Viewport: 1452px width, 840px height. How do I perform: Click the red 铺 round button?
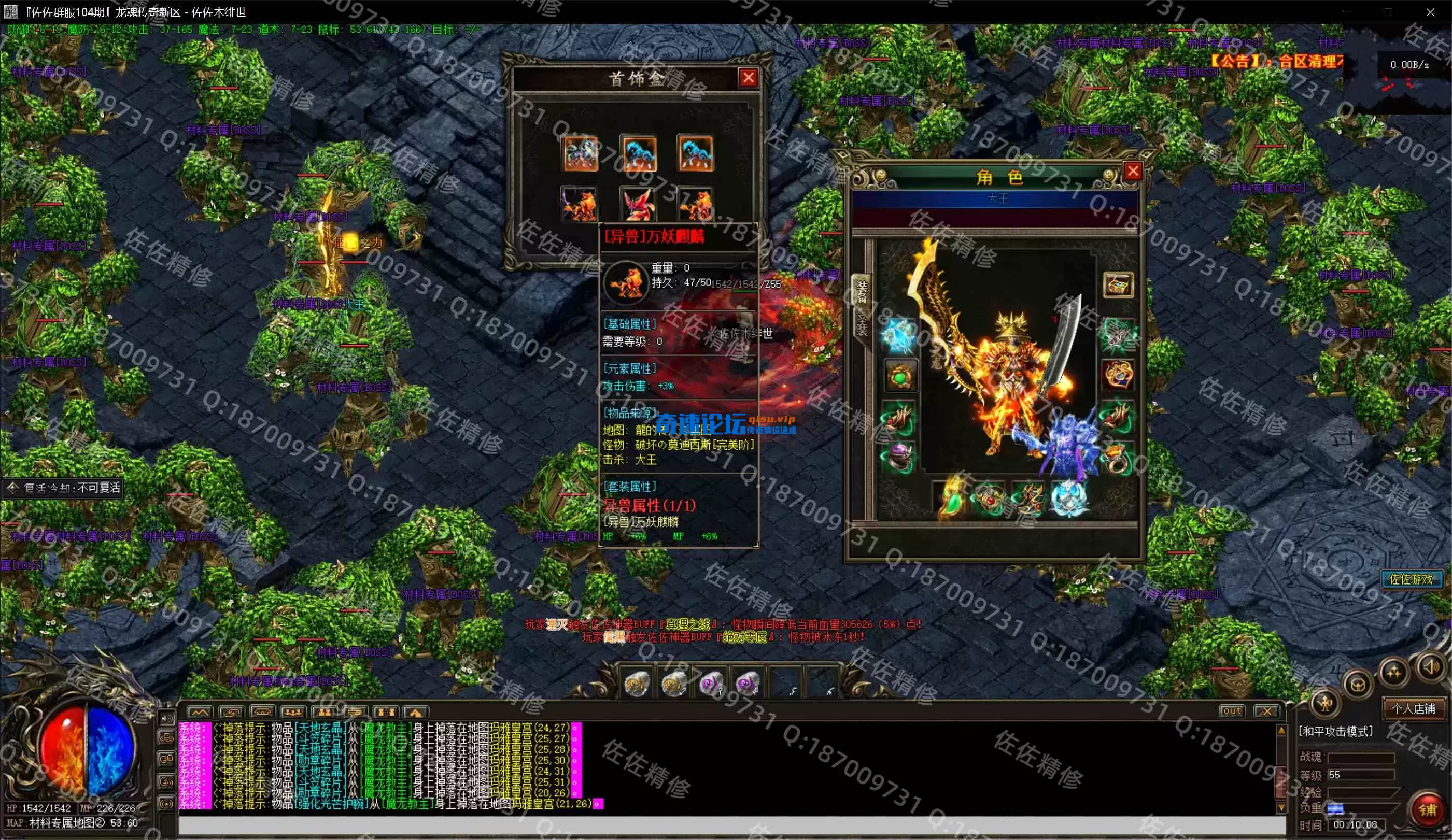(1427, 809)
